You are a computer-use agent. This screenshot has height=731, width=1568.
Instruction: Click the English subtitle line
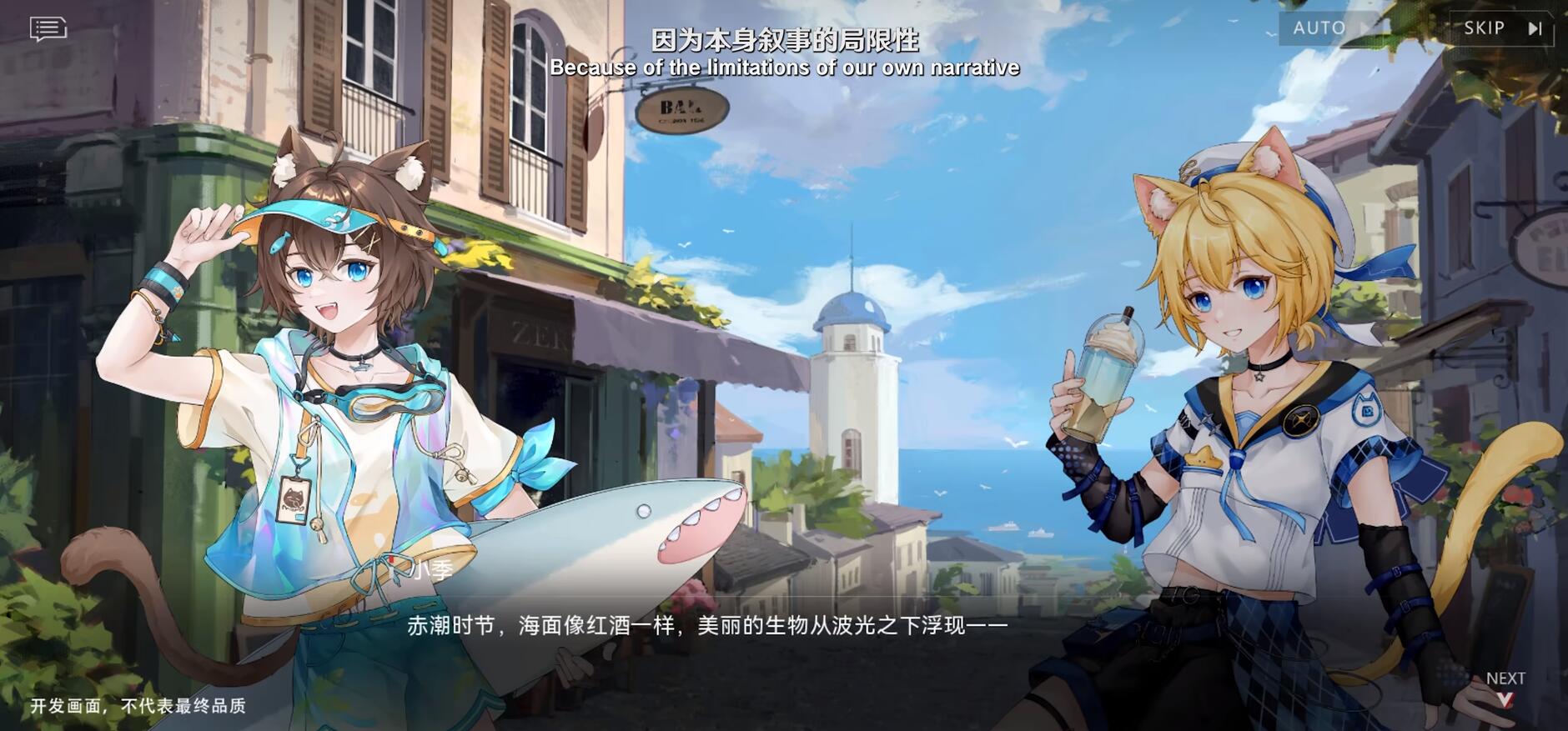point(784,68)
